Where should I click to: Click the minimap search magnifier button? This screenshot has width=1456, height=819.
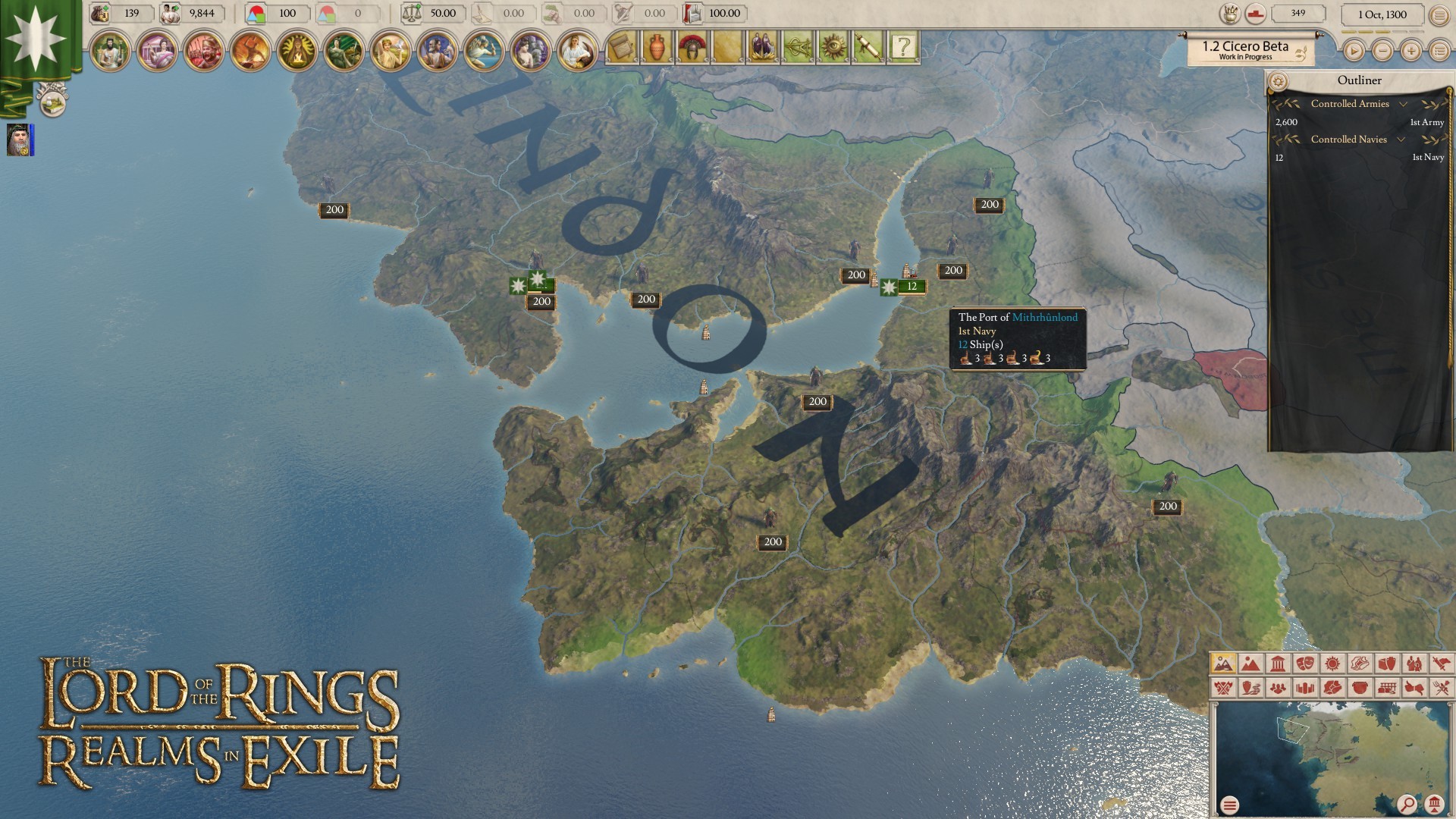(x=1407, y=804)
